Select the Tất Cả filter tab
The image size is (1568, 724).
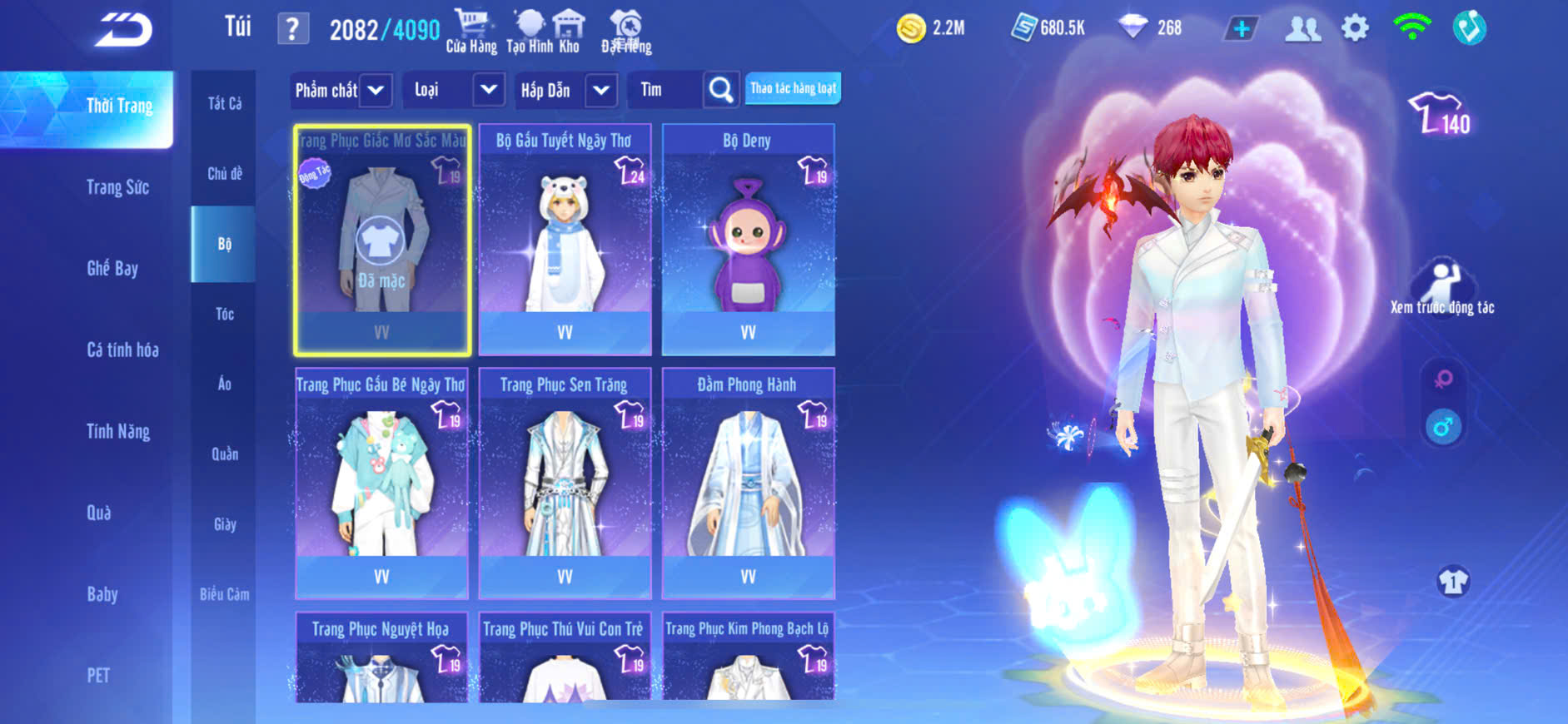pos(224,103)
